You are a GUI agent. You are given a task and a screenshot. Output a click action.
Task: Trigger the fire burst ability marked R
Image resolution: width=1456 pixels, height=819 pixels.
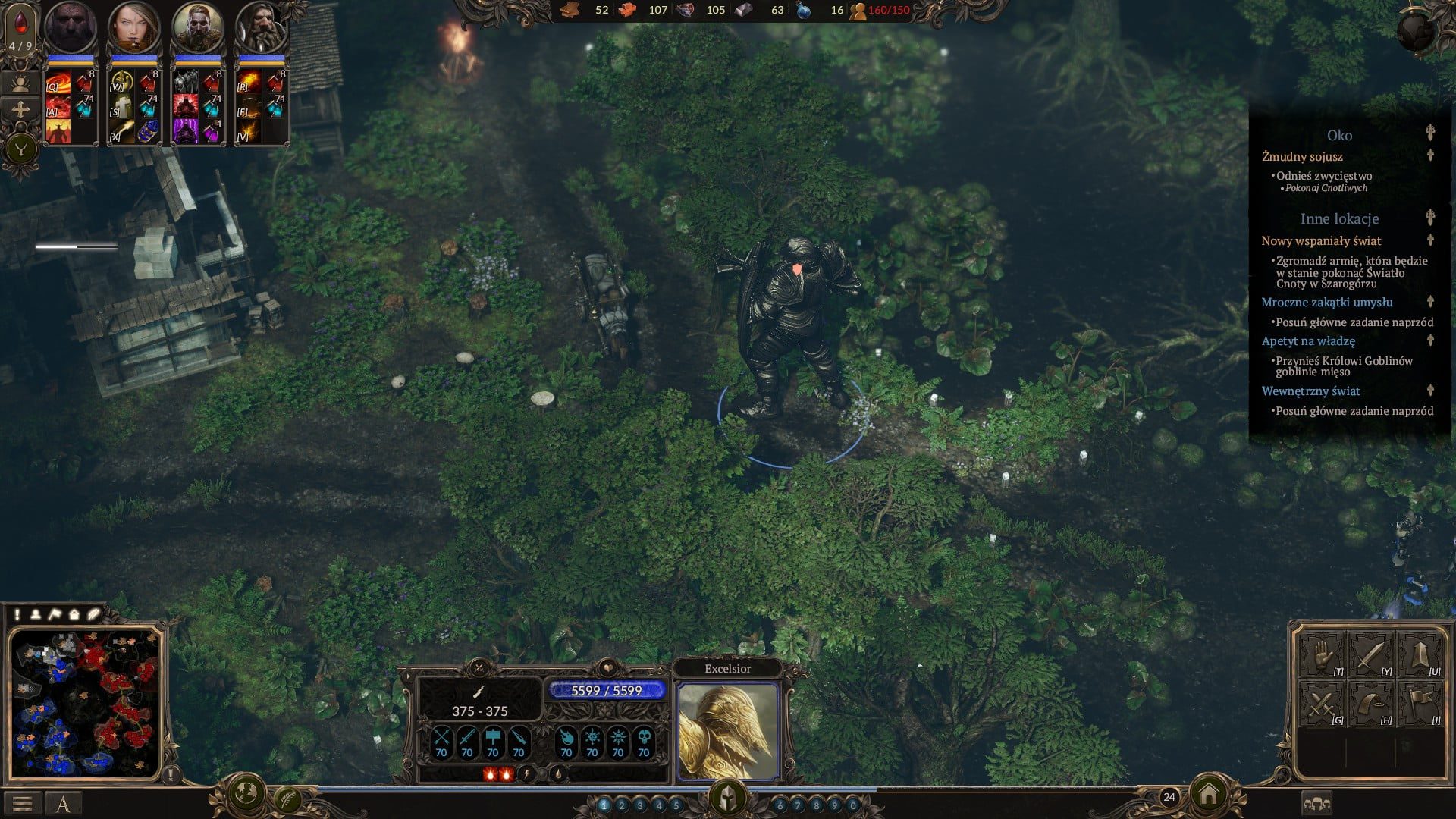click(x=249, y=82)
